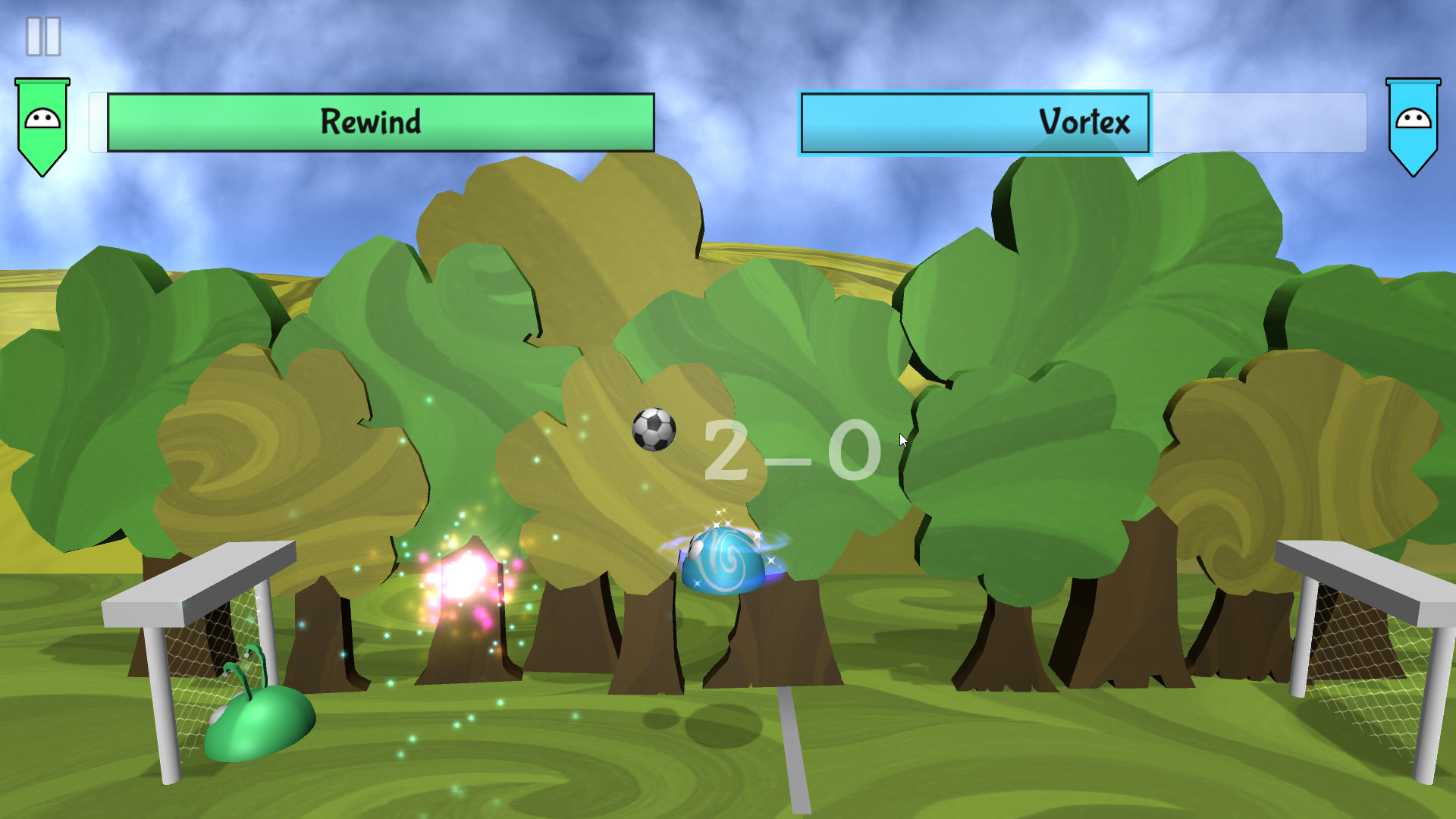Screen dimensions: 1456x819
Task: Click the smiley face on the green banner
Action: click(x=42, y=119)
